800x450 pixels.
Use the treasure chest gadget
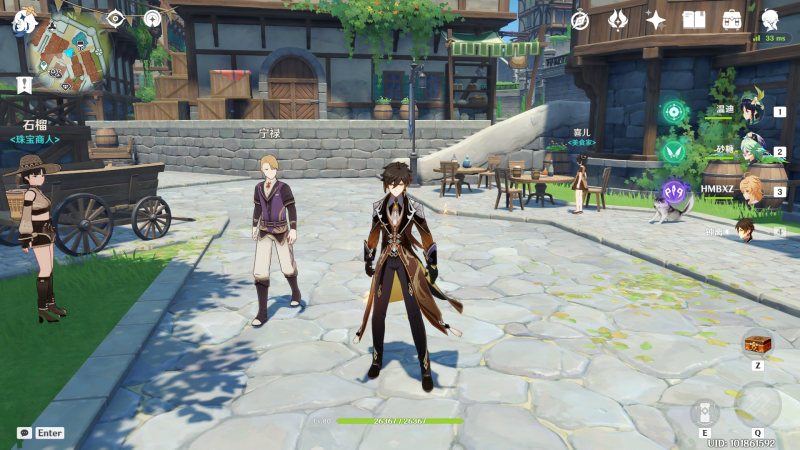[x=757, y=344]
